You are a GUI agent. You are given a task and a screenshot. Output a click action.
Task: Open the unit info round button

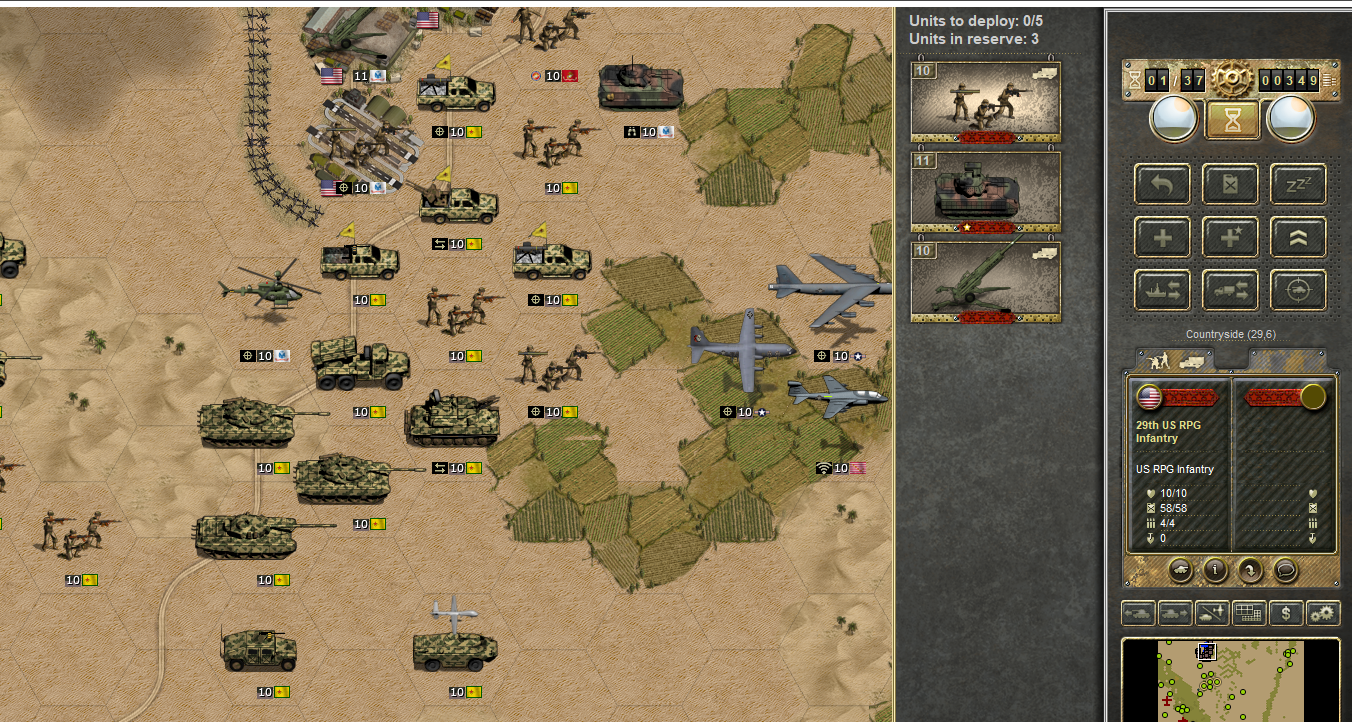(x=1214, y=570)
